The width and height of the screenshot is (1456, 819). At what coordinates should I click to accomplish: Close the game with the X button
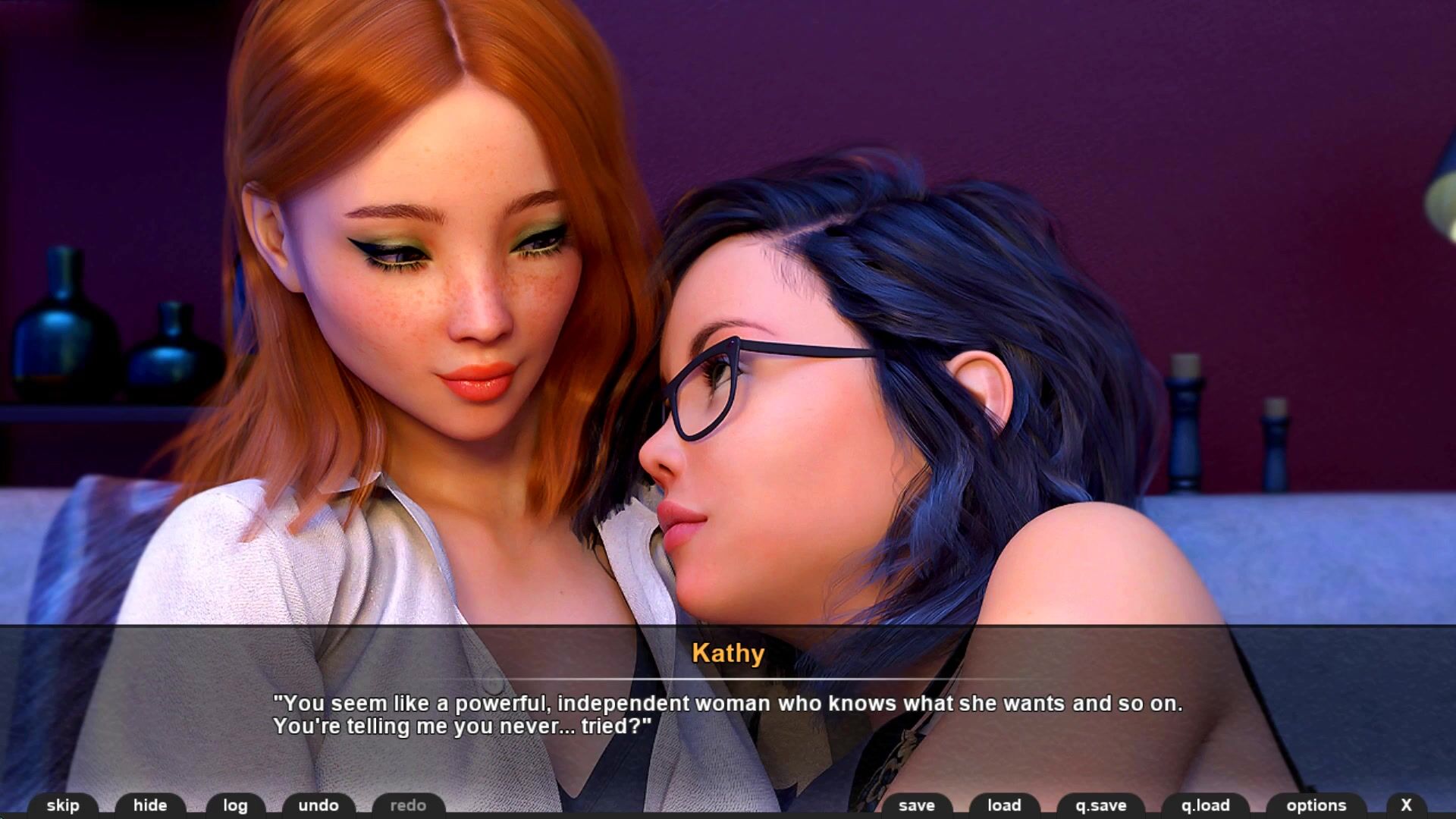pos(1406,805)
